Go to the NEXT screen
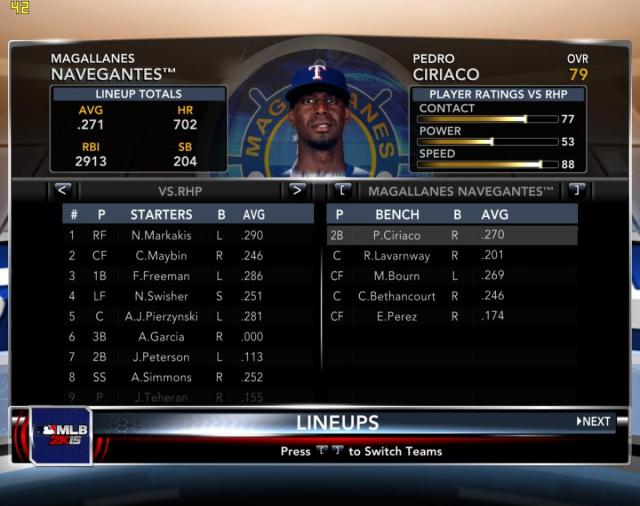The width and height of the screenshot is (640, 506). click(594, 421)
